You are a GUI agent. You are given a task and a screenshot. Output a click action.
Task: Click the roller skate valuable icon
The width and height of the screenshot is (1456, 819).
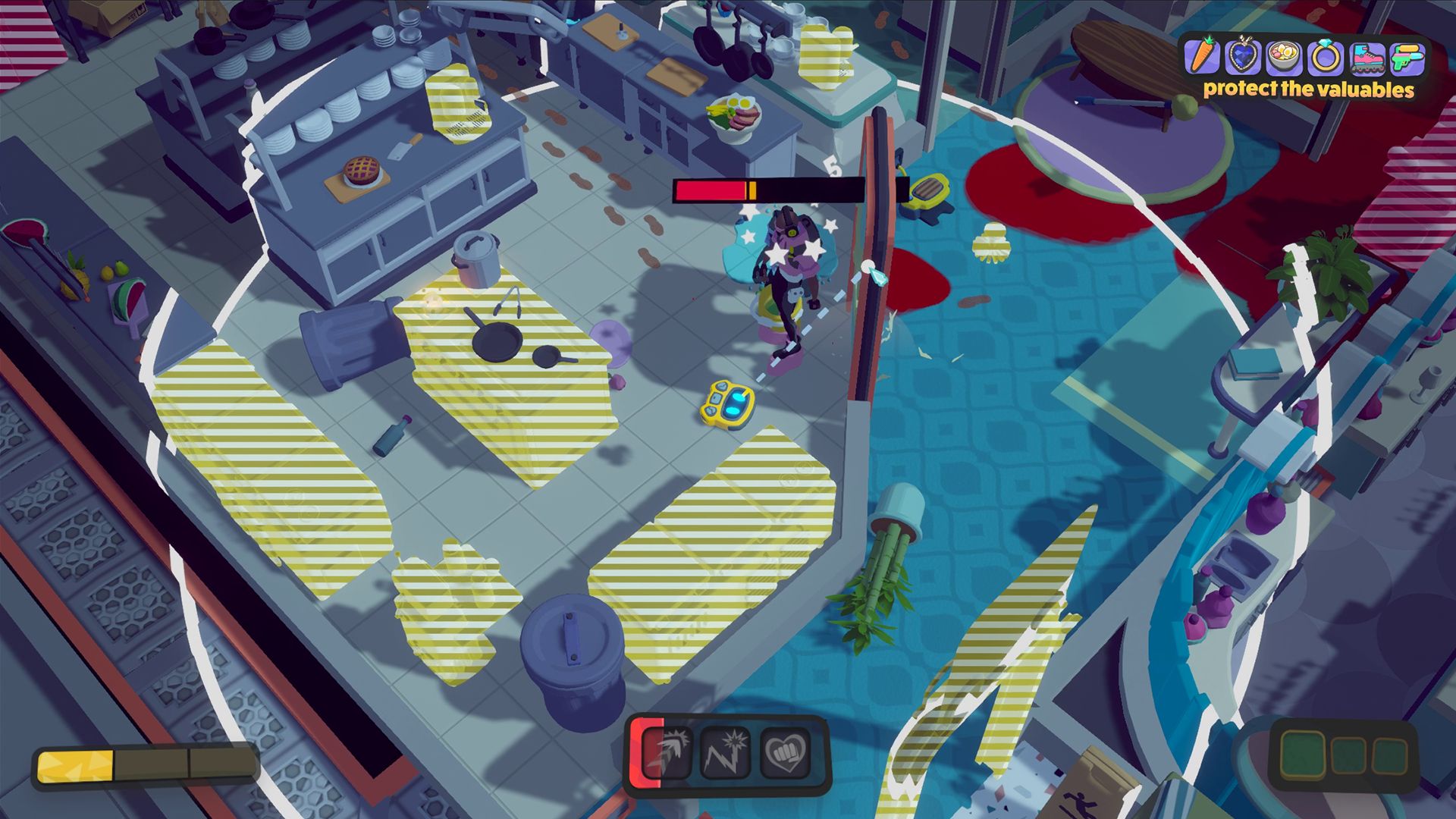(1367, 58)
